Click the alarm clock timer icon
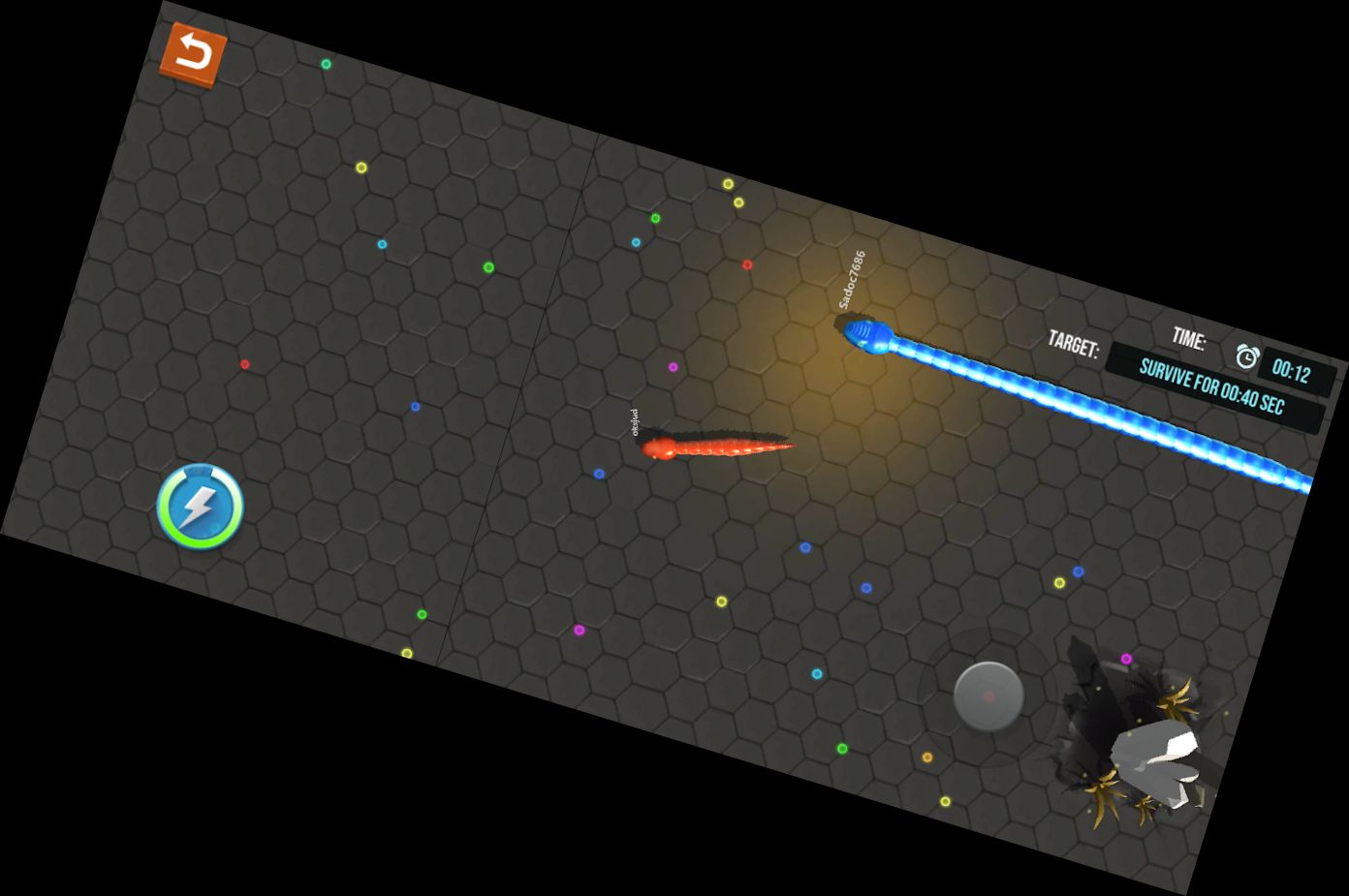The image size is (1349, 896). [x=1245, y=356]
